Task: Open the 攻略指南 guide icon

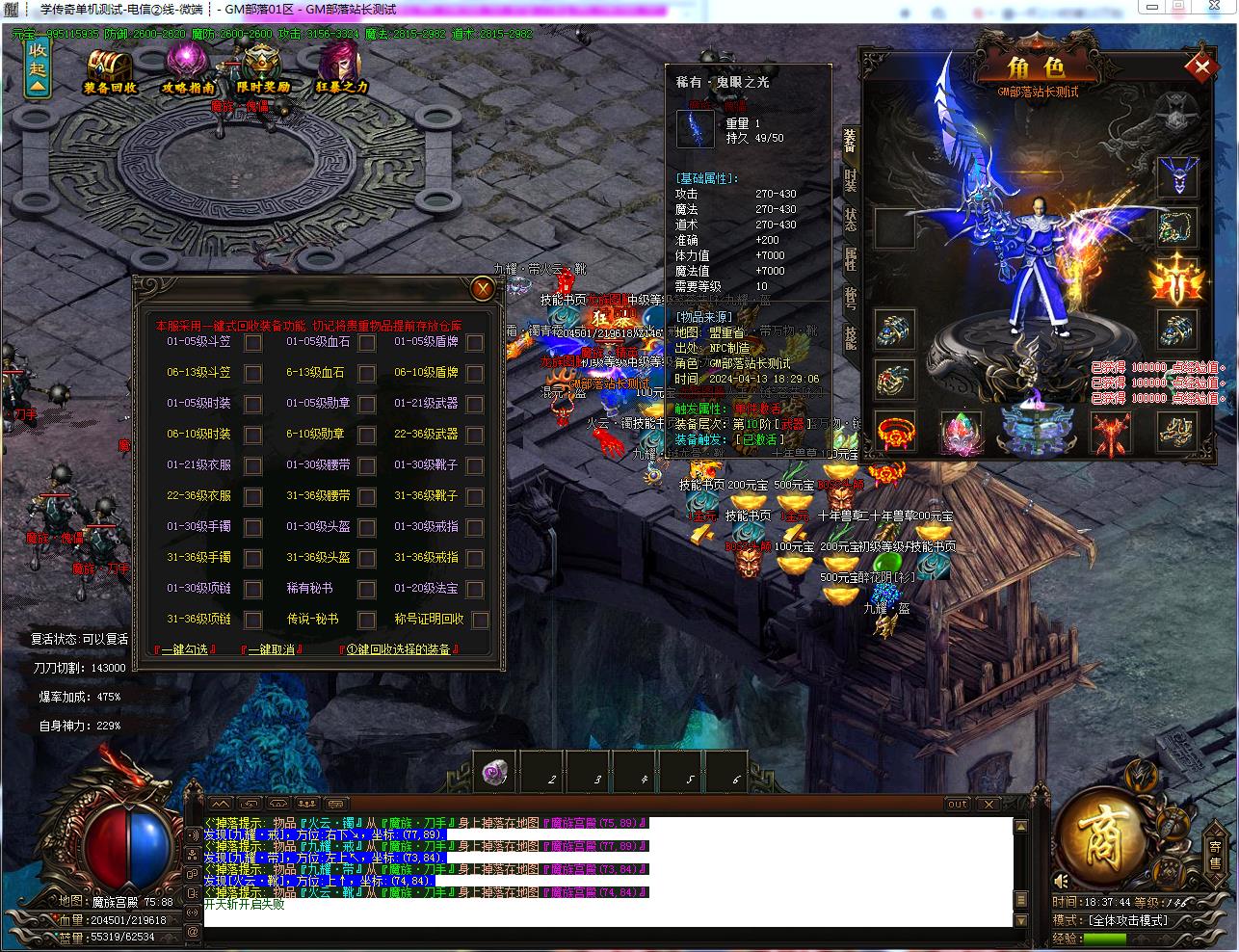Action: tap(187, 67)
